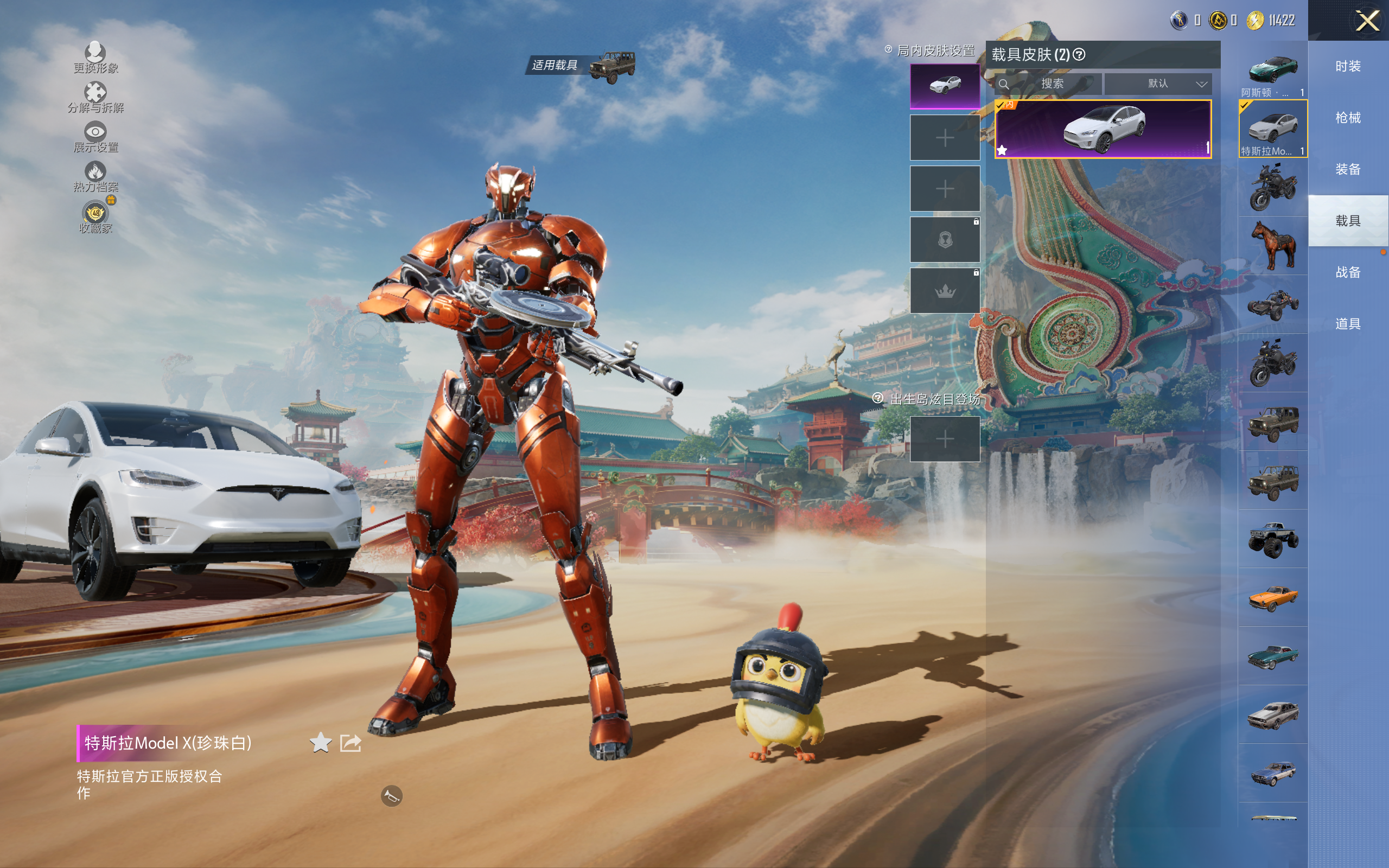Share the skin using the arrow icon

(351, 743)
